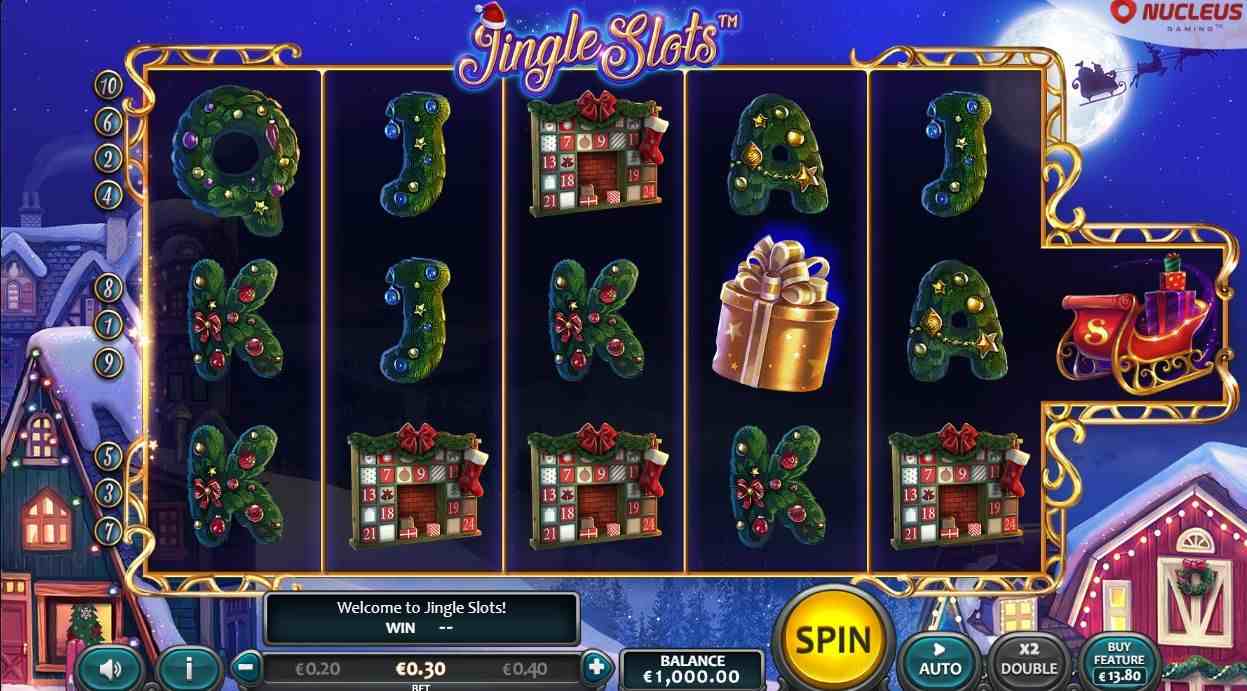Toggle the sound speaker icon
The width and height of the screenshot is (1247, 691).
coord(108,667)
